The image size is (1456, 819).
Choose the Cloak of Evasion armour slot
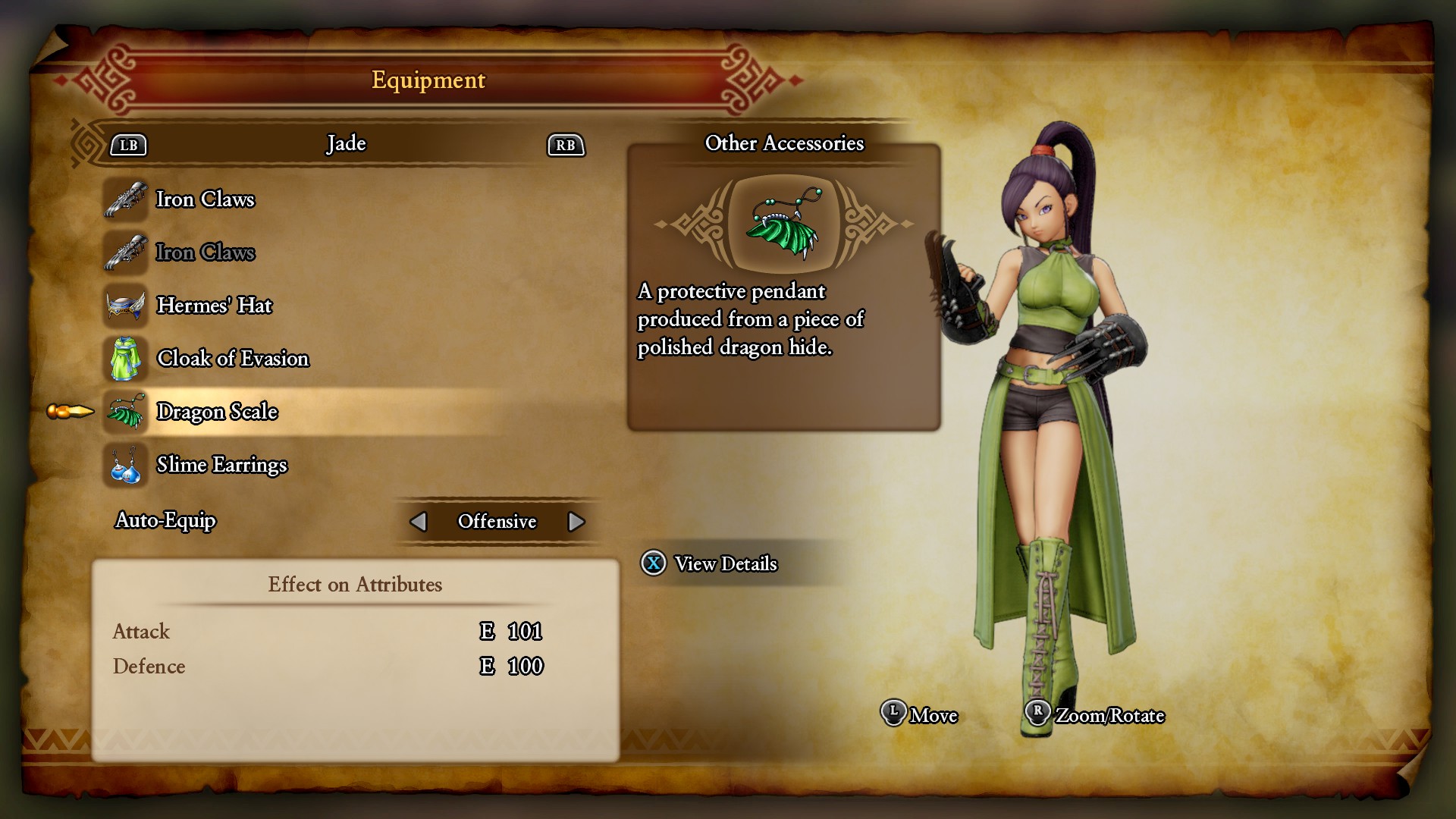click(x=232, y=359)
